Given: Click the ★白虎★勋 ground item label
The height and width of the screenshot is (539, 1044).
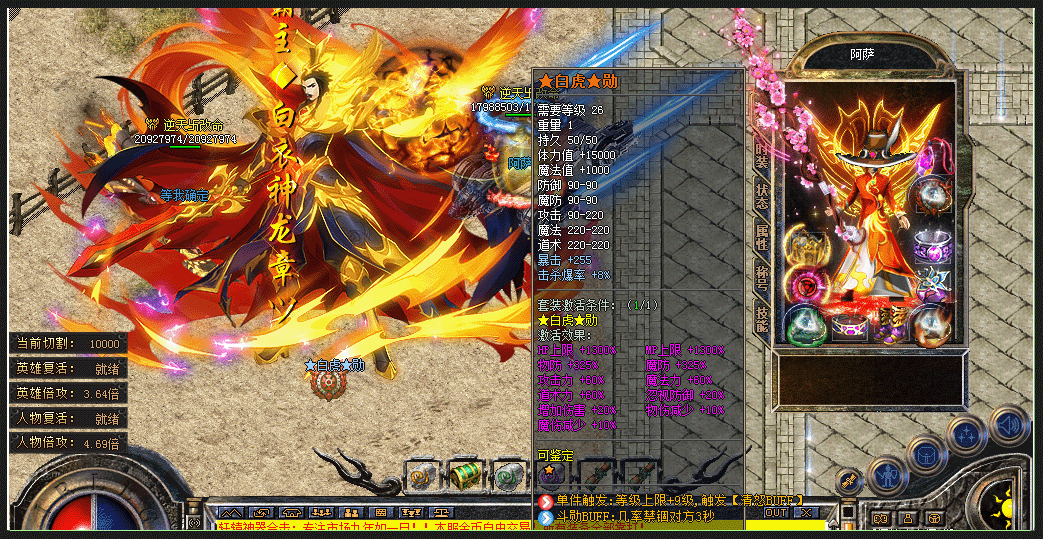Looking at the screenshot, I should coord(334,365).
